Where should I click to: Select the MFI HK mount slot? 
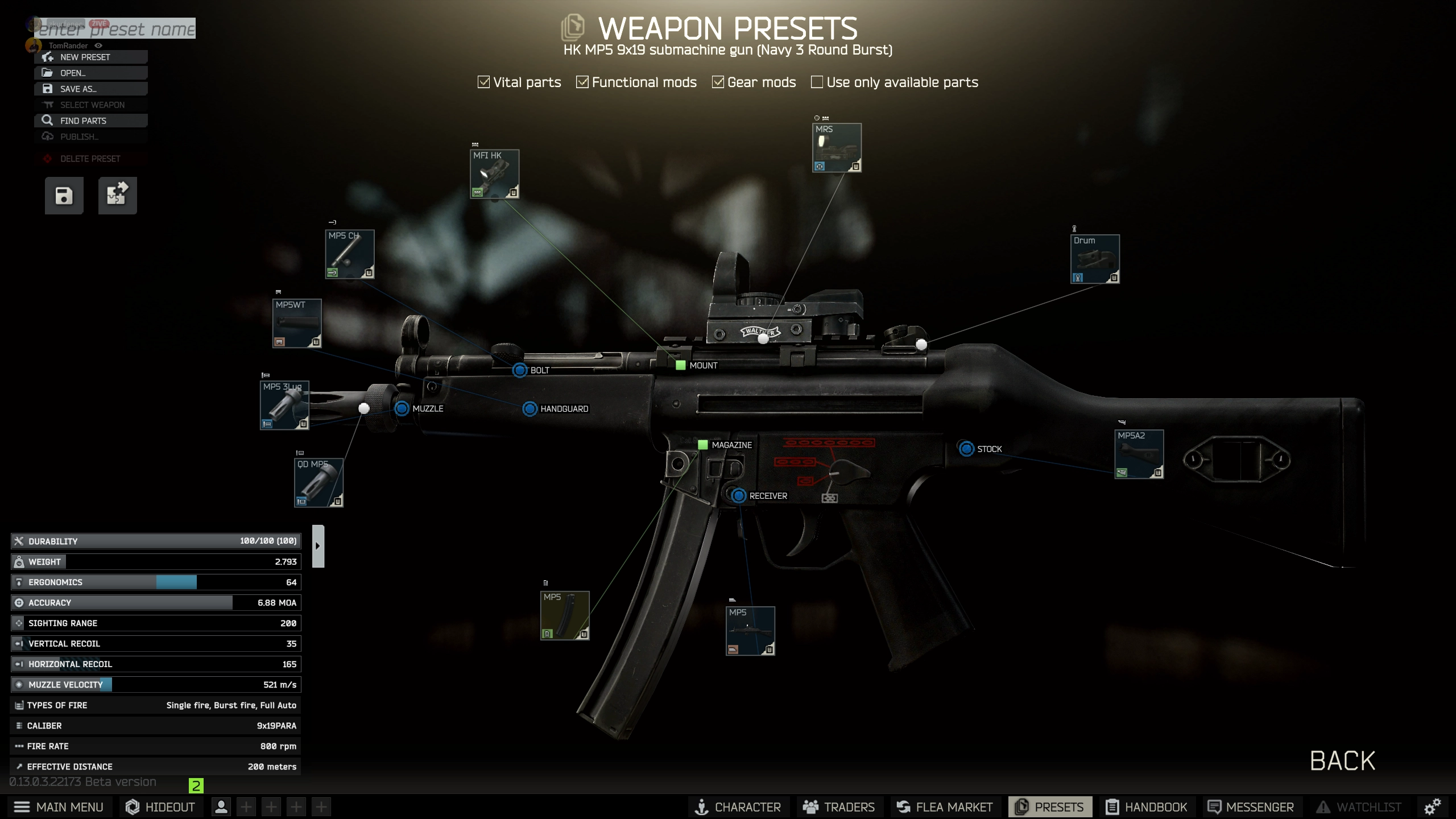coord(494,174)
